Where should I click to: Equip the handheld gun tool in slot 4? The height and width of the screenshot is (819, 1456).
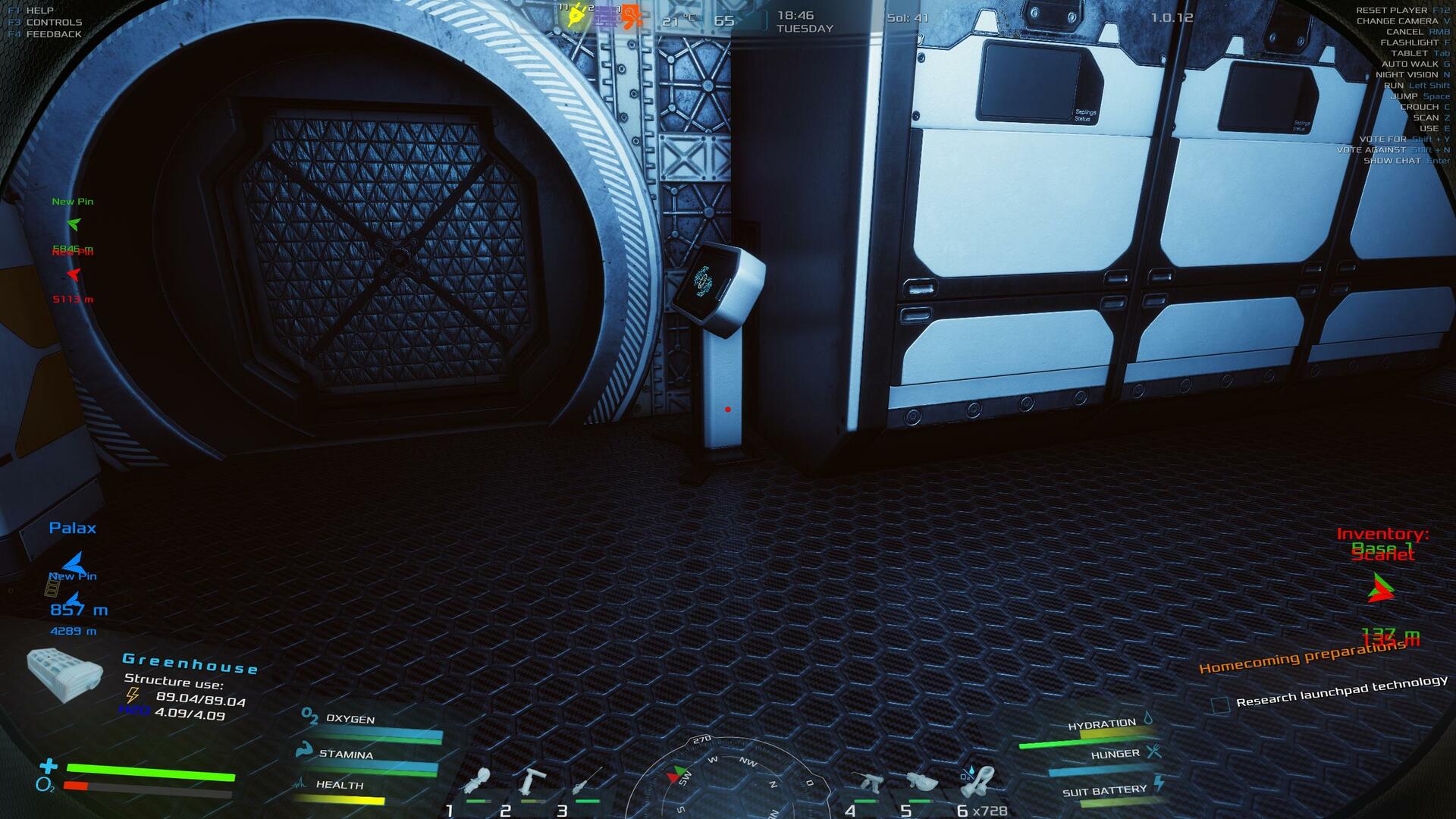pos(867,783)
